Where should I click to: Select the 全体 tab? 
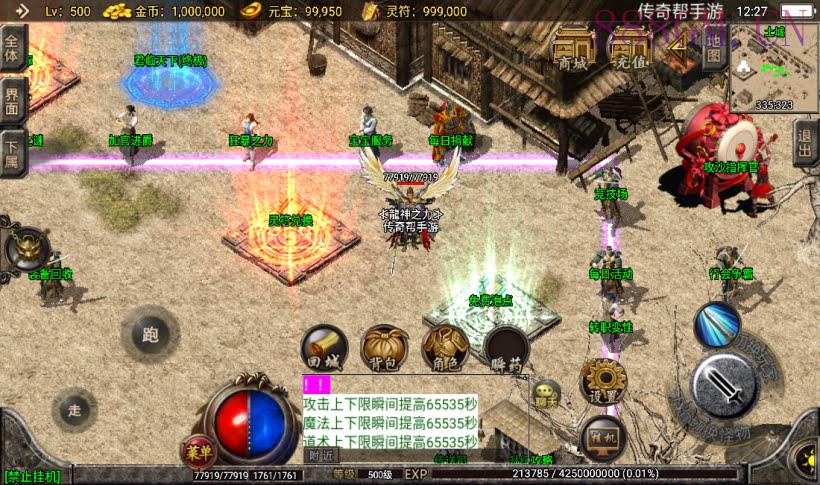coord(12,48)
